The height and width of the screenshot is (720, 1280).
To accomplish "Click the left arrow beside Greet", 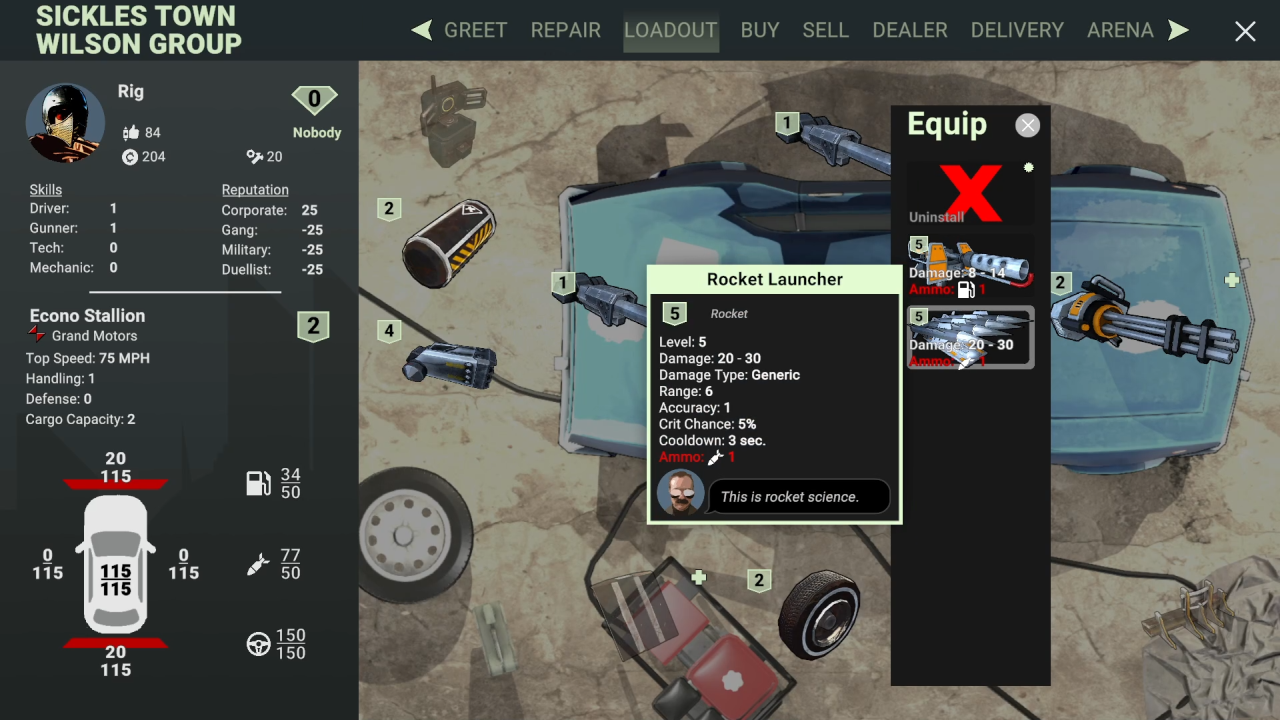I will click(x=422, y=30).
